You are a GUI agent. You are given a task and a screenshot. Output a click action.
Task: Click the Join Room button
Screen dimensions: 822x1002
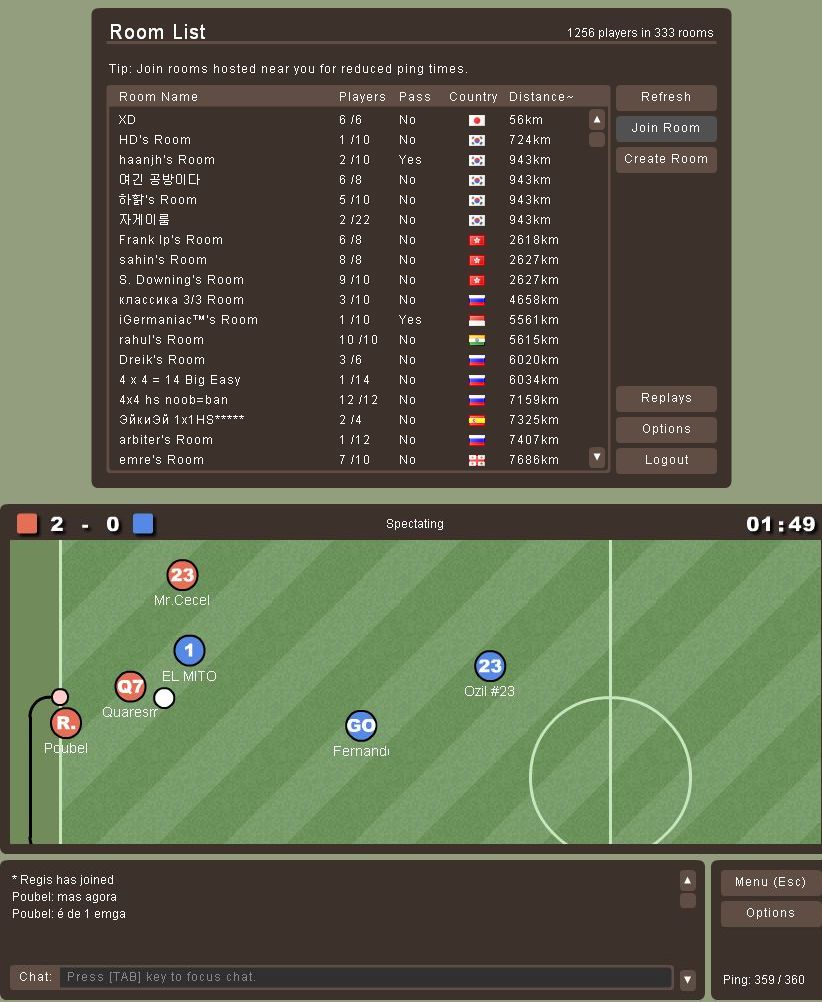[x=666, y=128]
